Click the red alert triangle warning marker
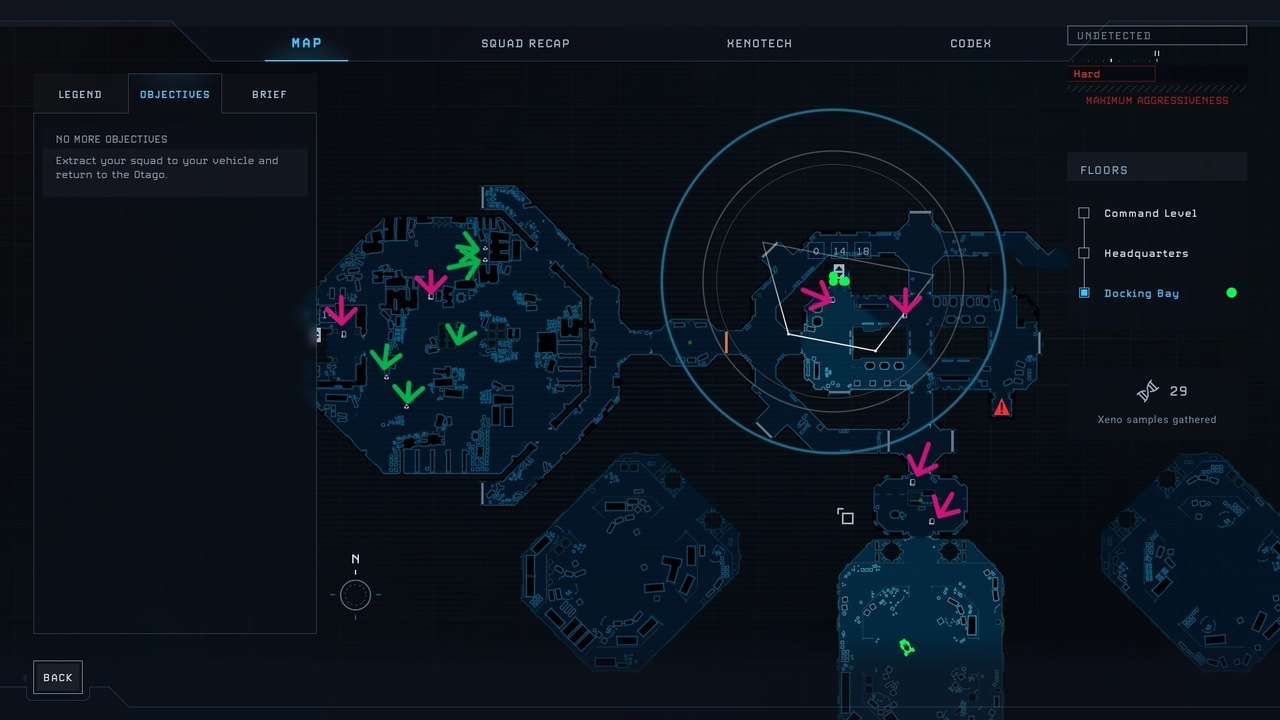 tap(1002, 406)
